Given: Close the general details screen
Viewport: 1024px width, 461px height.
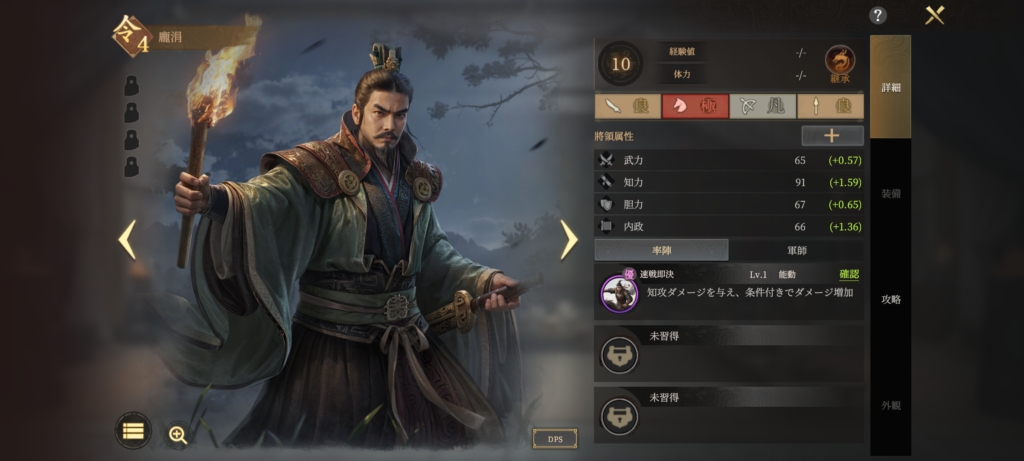Looking at the screenshot, I should [x=935, y=15].
